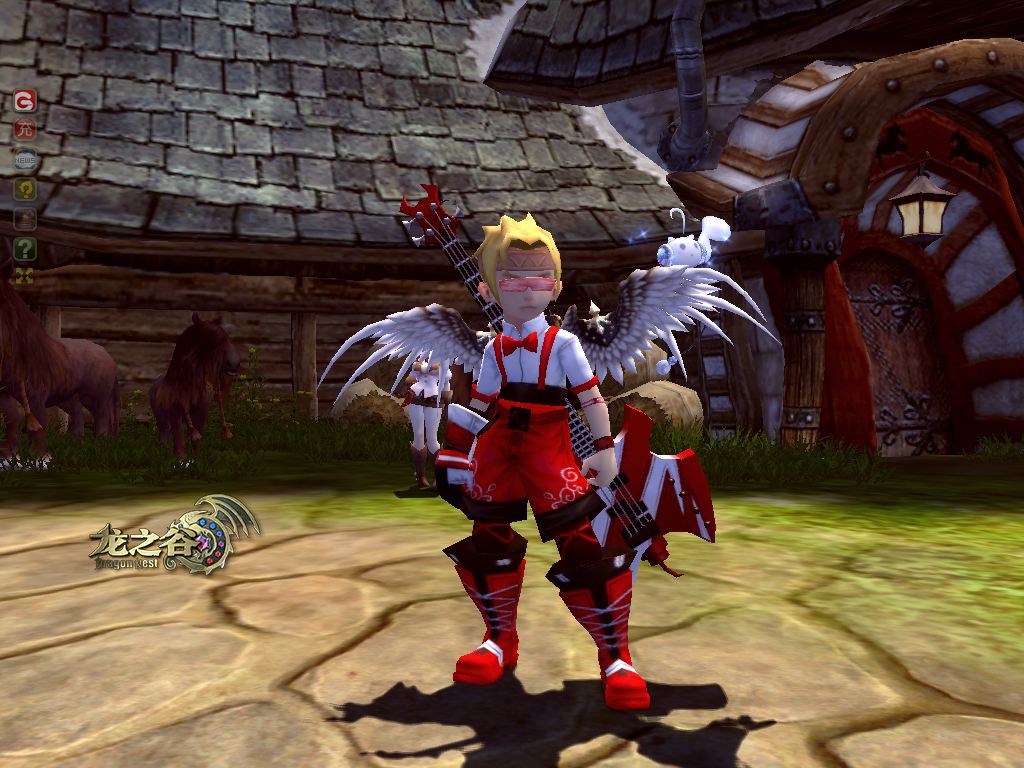Open the green question mark help icon
The height and width of the screenshot is (768, 1024).
[x=25, y=249]
